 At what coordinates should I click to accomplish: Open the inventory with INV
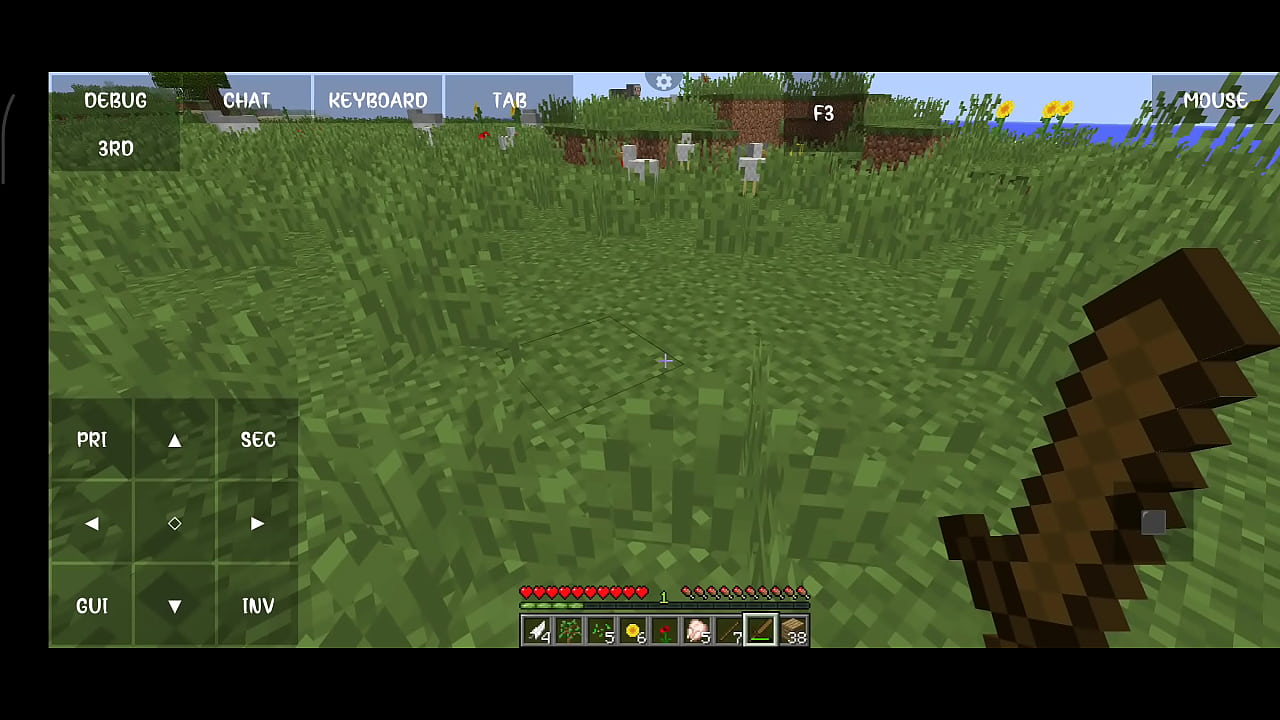[257, 606]
